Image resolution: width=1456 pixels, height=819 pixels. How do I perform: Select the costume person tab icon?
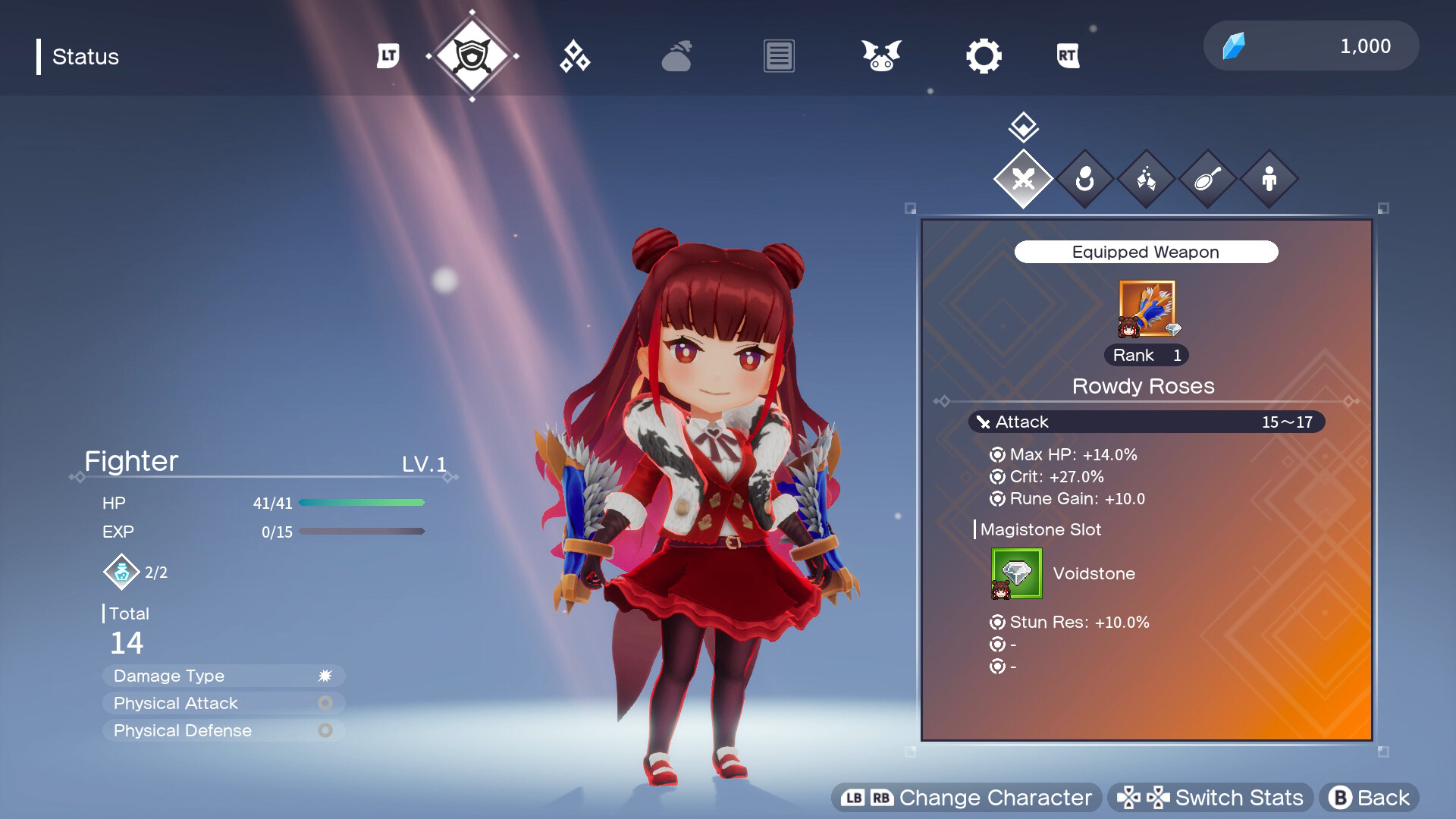(1269, 179)
